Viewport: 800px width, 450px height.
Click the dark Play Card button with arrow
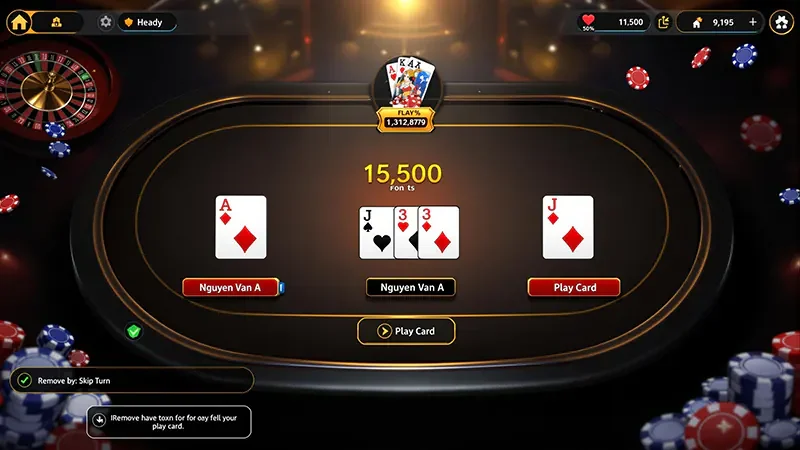[x=407, y=331]
